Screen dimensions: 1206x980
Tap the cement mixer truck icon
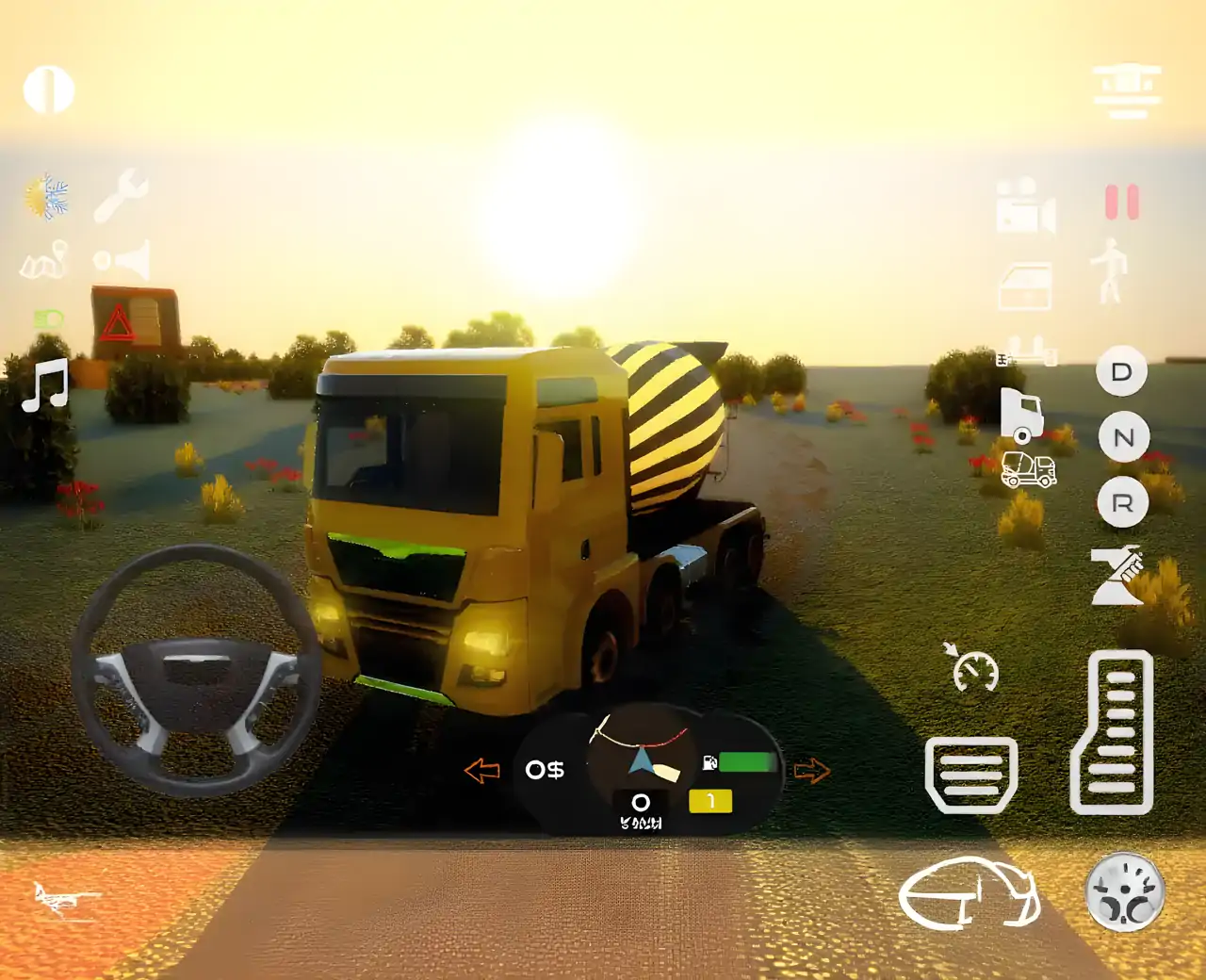click(1028, 468)
